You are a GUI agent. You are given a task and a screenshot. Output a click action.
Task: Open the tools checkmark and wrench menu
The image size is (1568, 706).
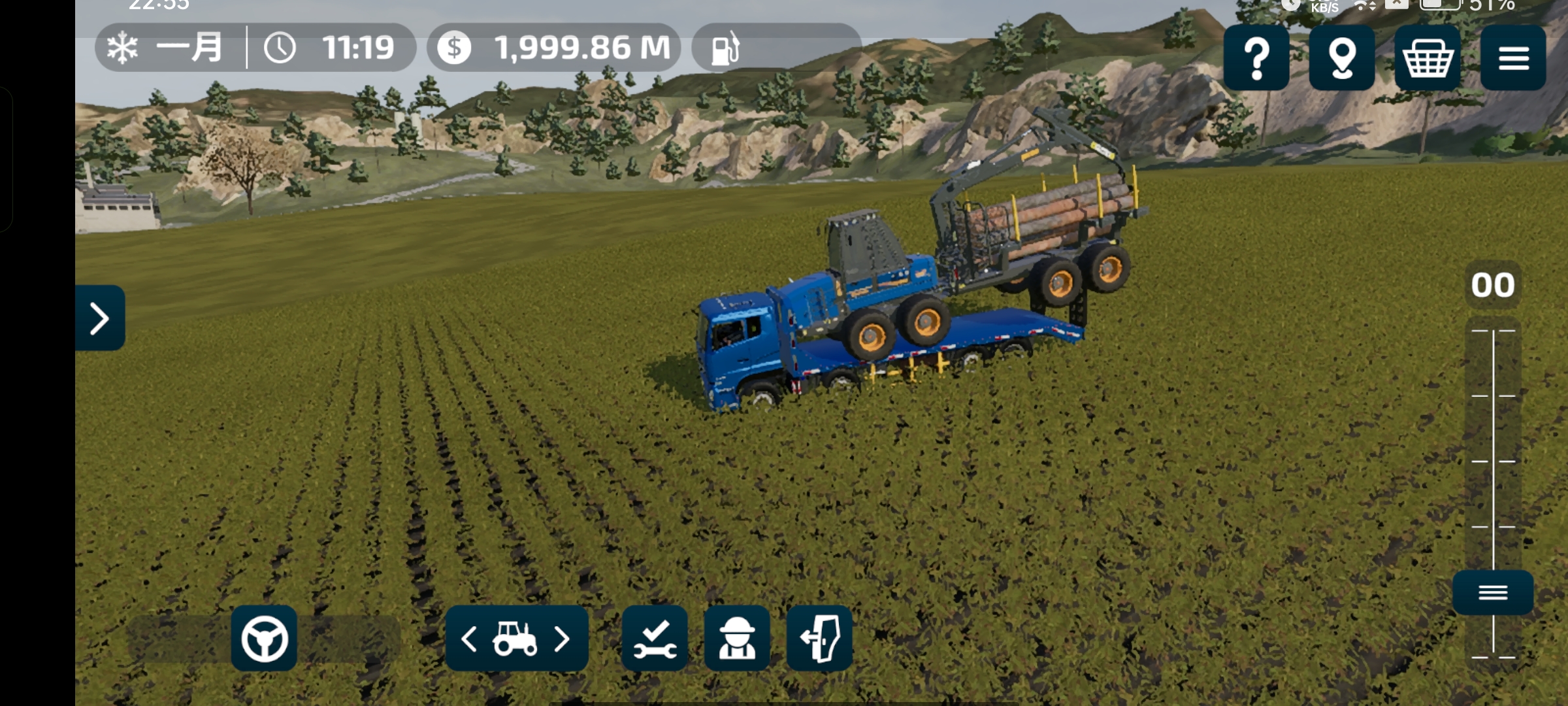click(655, 639)
